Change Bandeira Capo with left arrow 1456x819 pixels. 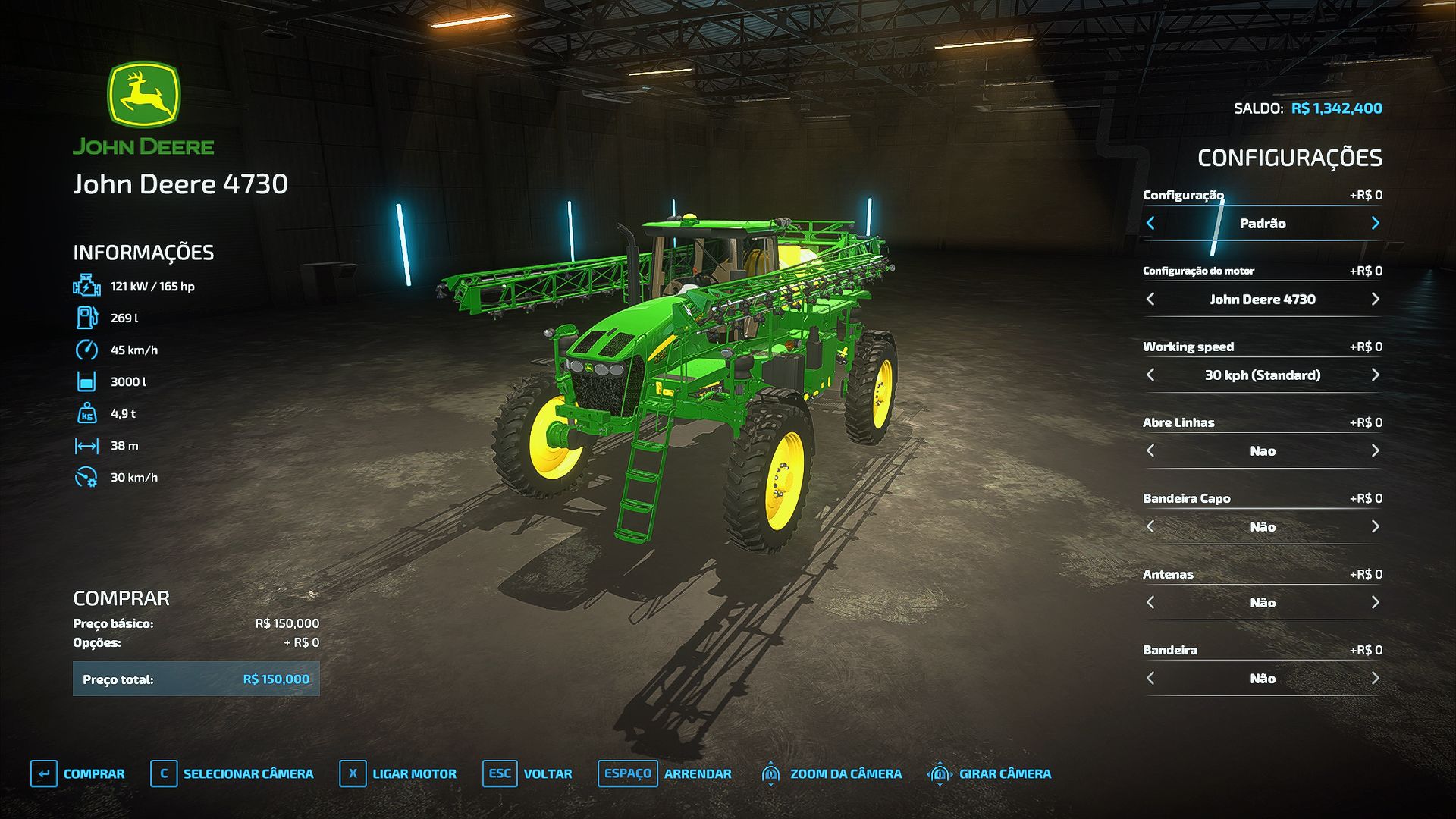1150,526
